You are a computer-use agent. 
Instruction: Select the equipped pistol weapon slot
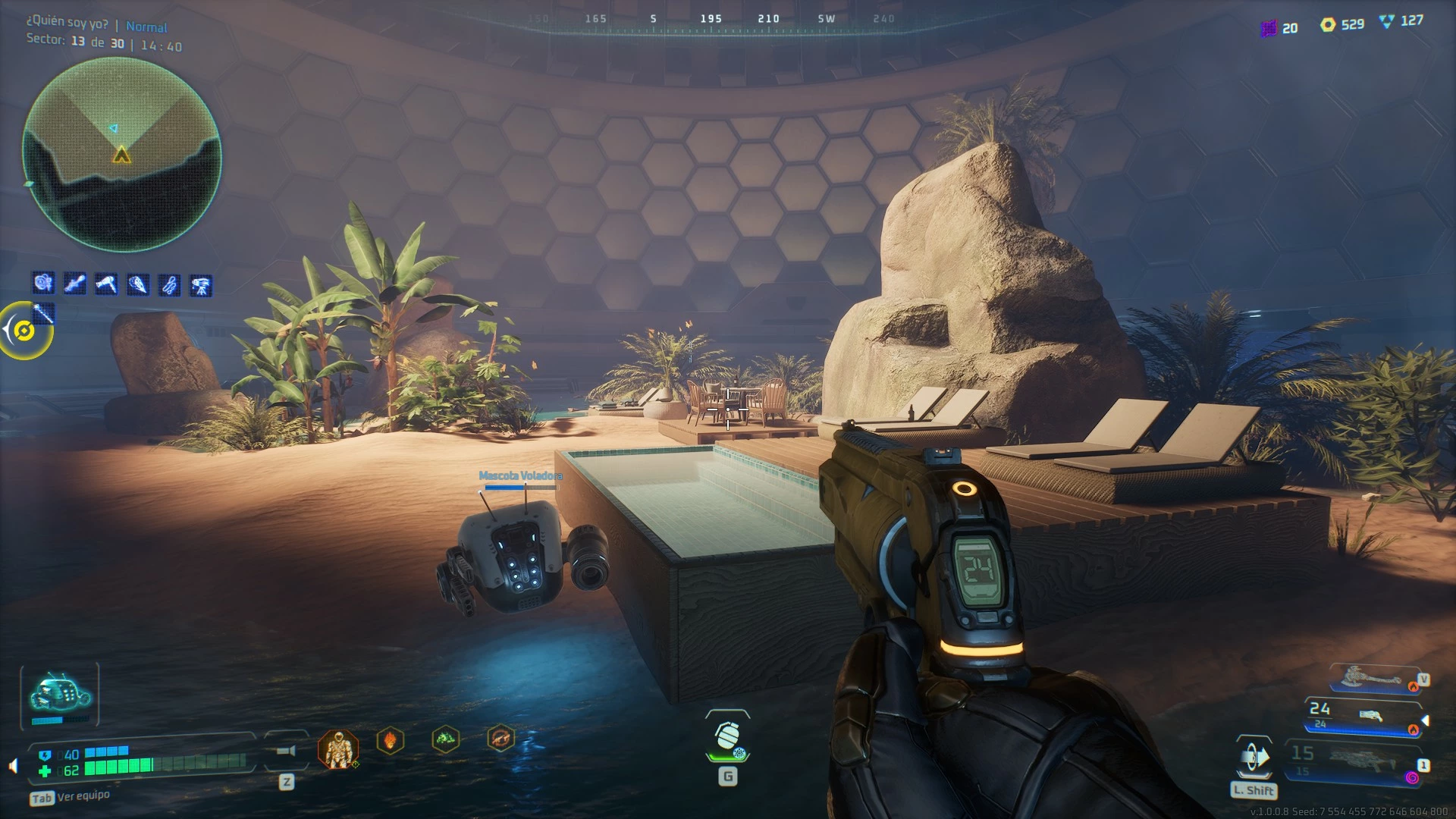click(1363, 717)
